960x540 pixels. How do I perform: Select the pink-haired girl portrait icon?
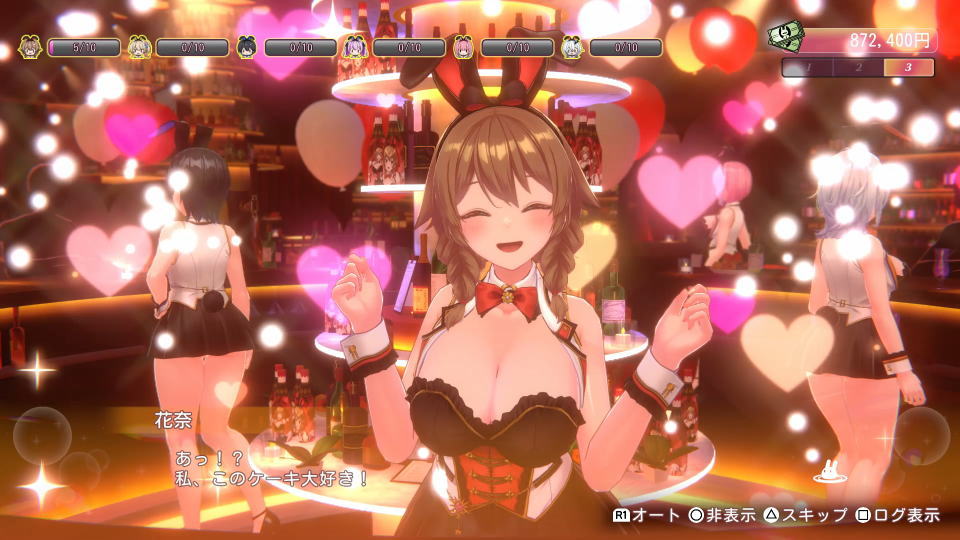click(x=464, y=47)
